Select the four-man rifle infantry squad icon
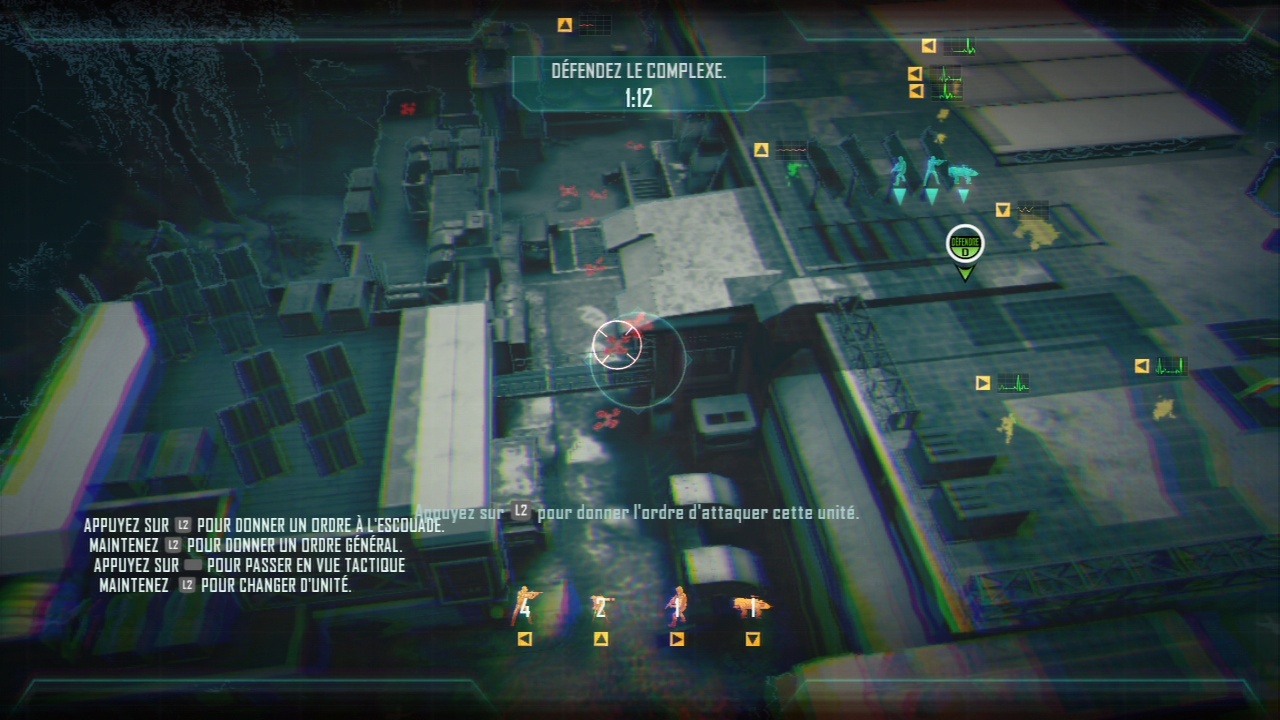 [524, 605]
